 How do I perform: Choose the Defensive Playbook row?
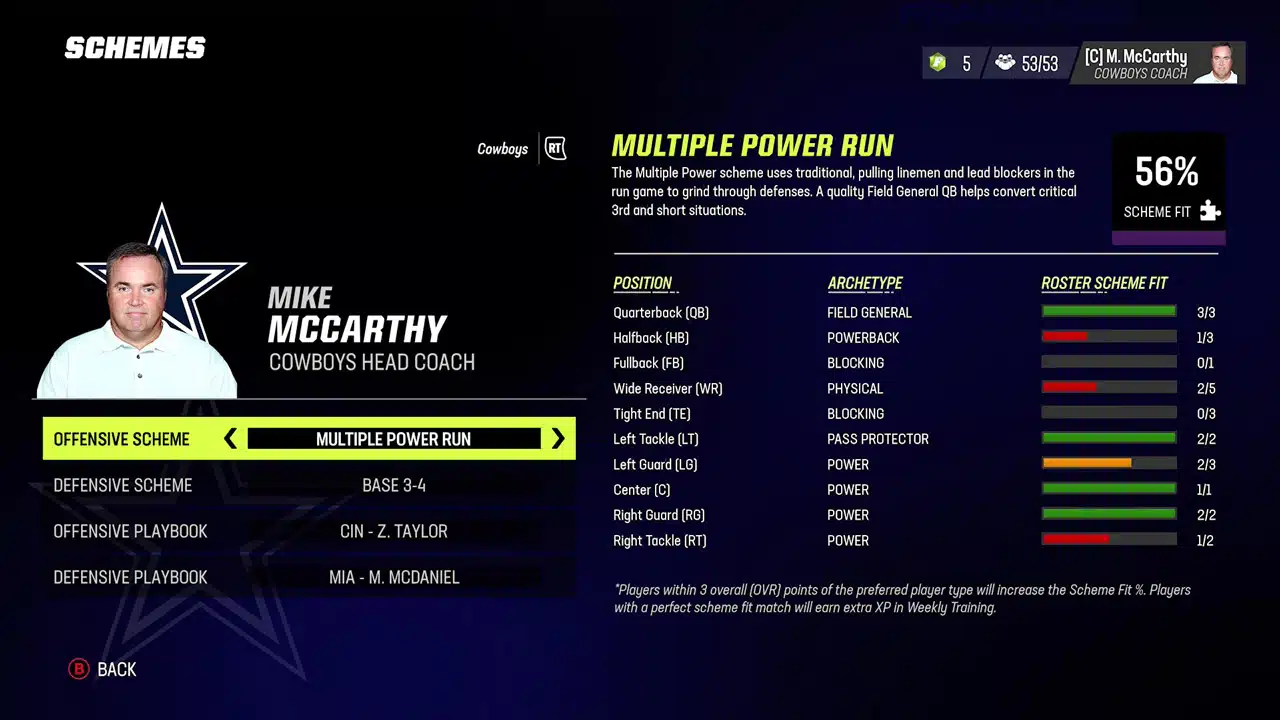coord(308,577)
